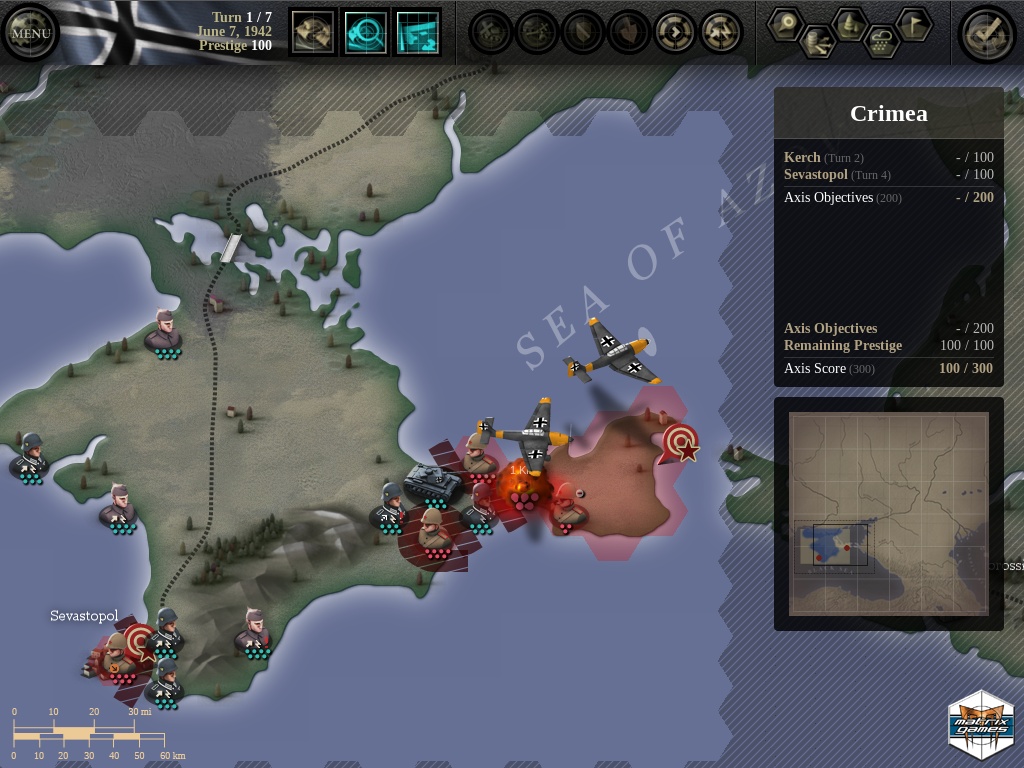This screenshot has height=768, width=1024.
Task: Click the minimap in the side panel
Action: (888, 513)
